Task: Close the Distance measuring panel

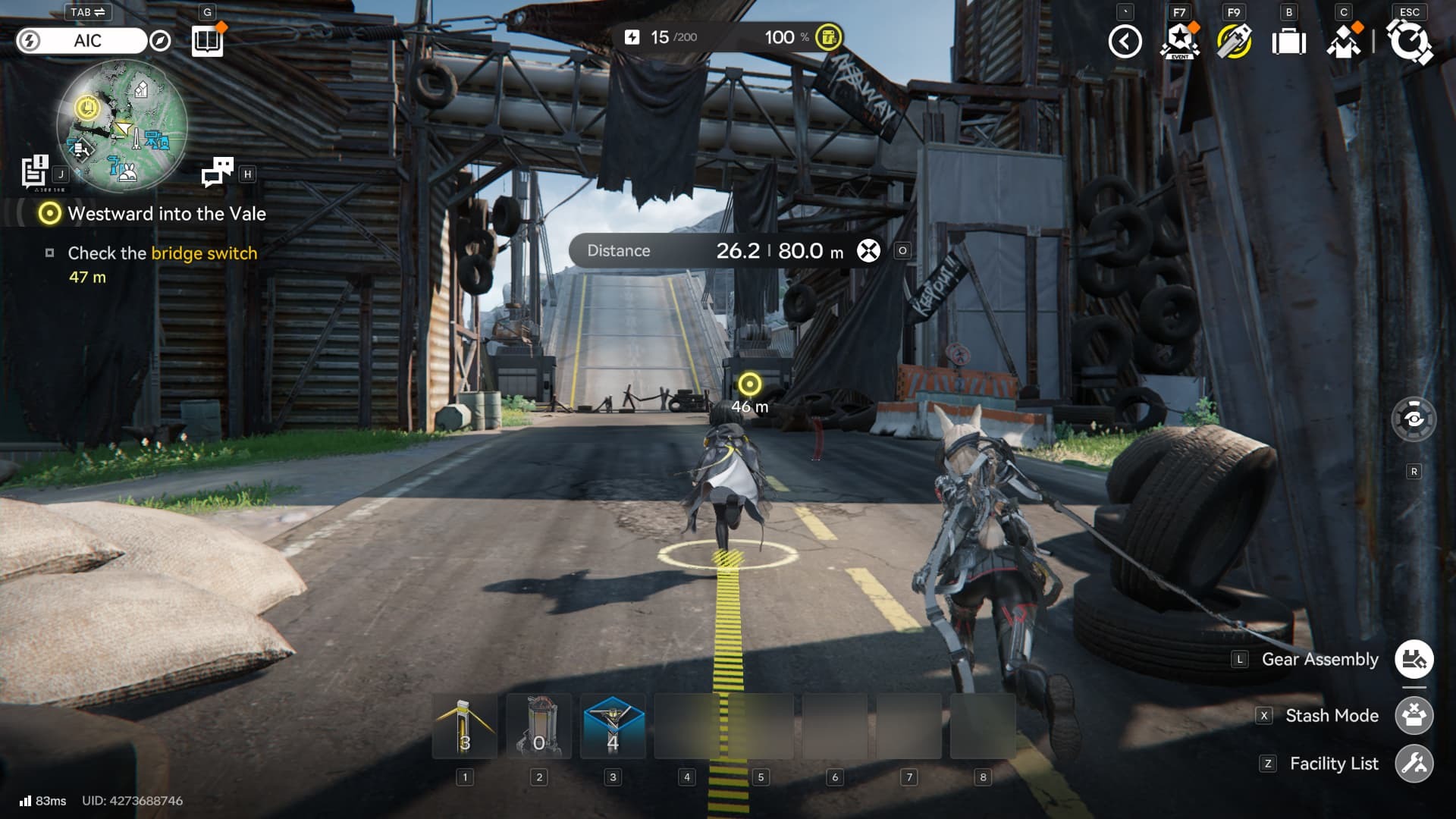Action: (868, 251)
